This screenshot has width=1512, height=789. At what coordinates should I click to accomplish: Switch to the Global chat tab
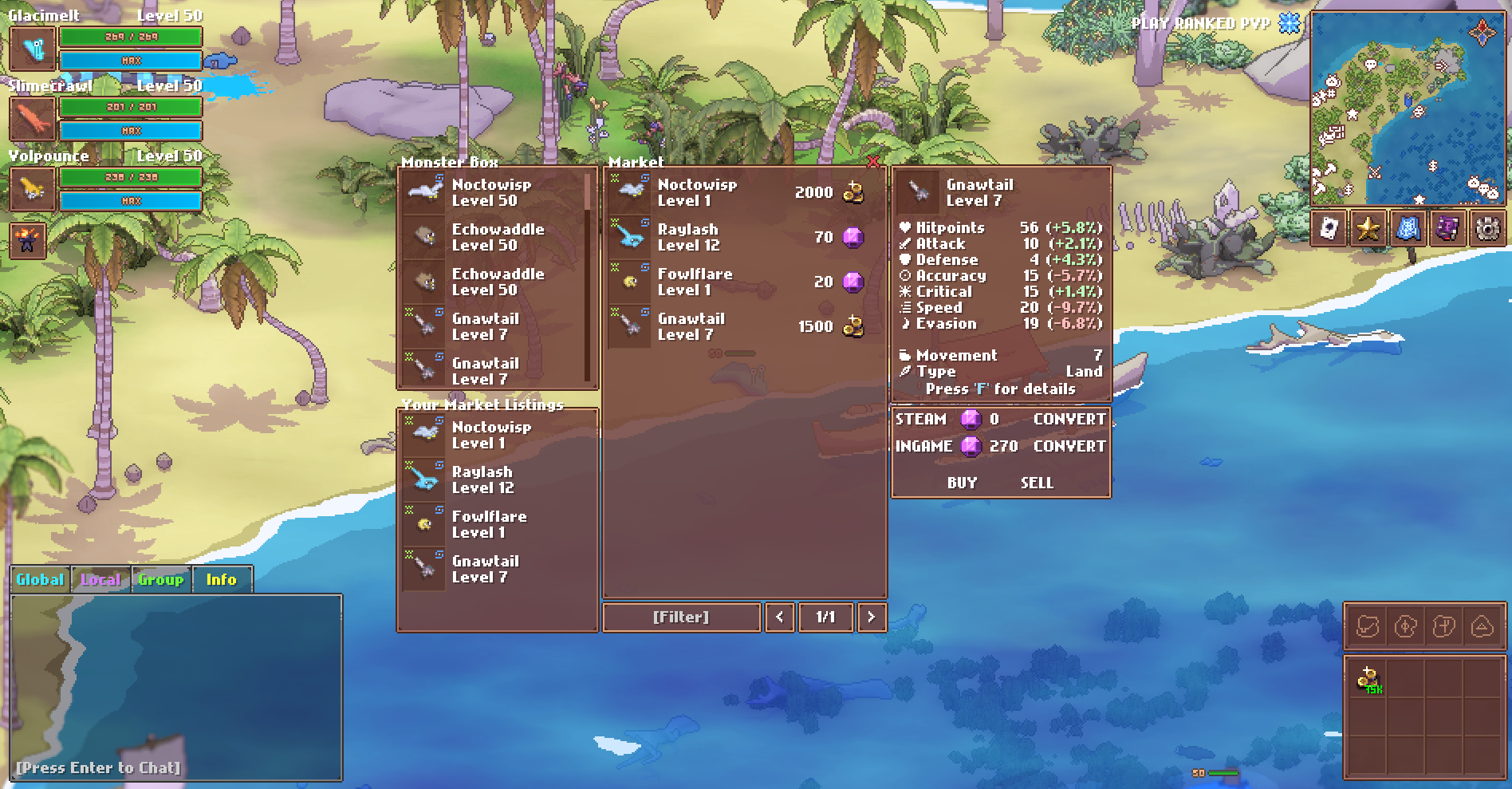(39, 580)
